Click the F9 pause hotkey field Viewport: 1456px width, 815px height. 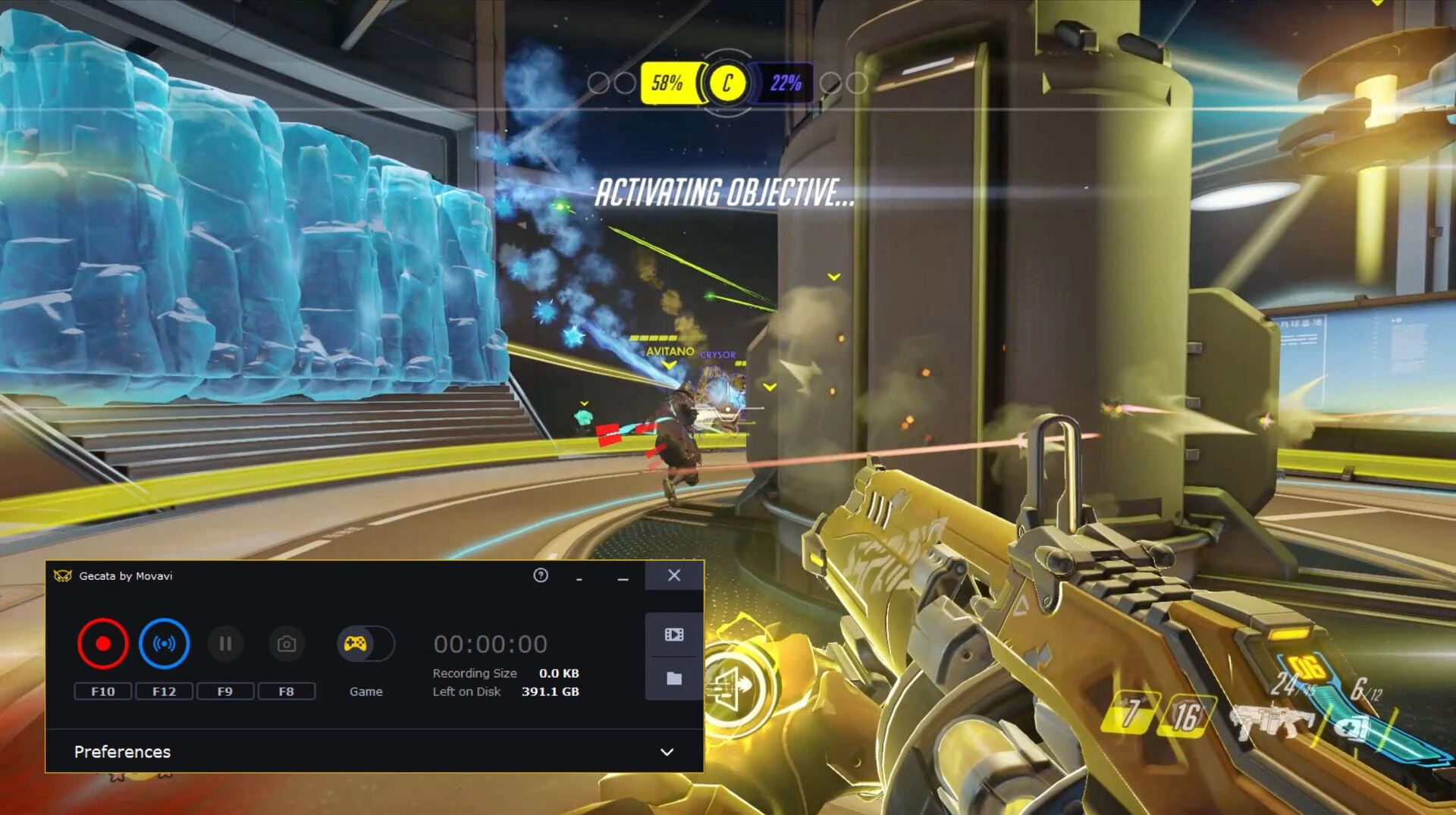pos(225,691)
